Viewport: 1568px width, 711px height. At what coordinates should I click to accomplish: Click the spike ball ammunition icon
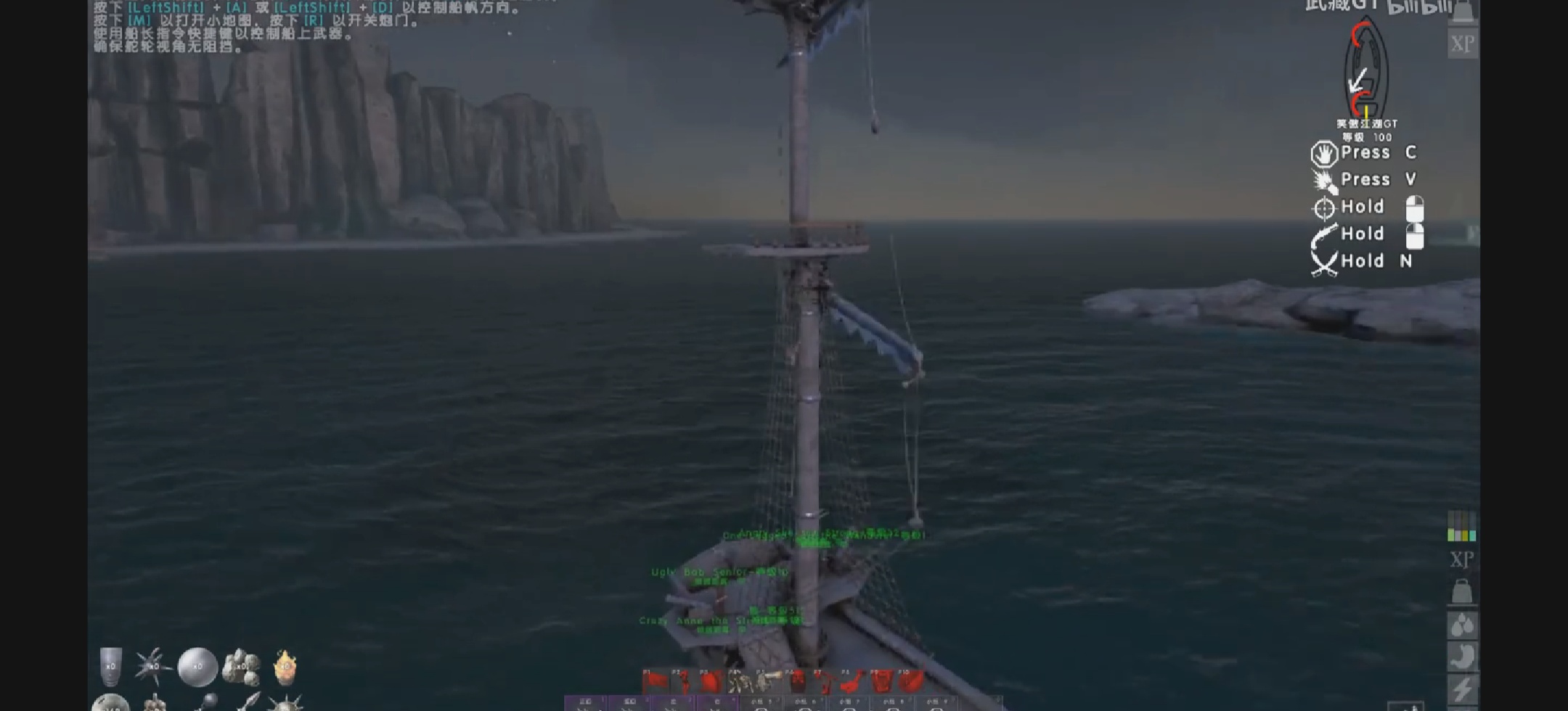point(150,665)
